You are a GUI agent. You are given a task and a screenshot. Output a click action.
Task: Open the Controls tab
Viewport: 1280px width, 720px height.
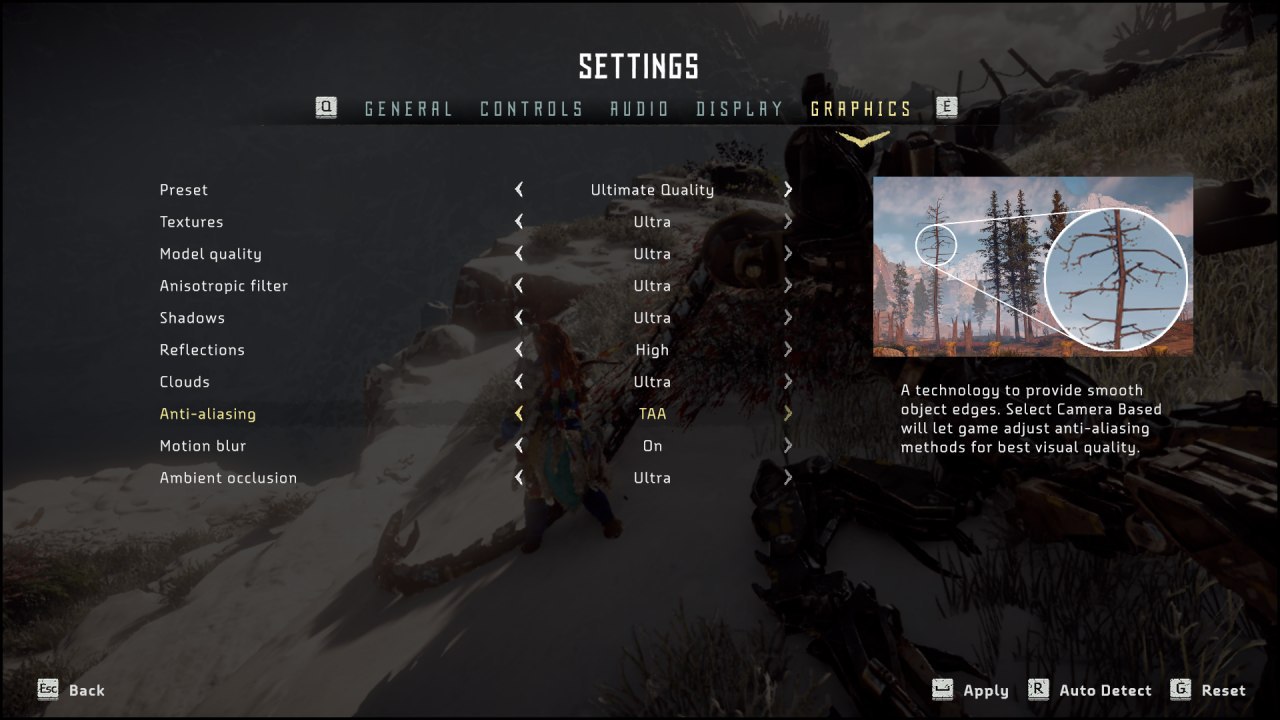point(531,109)
